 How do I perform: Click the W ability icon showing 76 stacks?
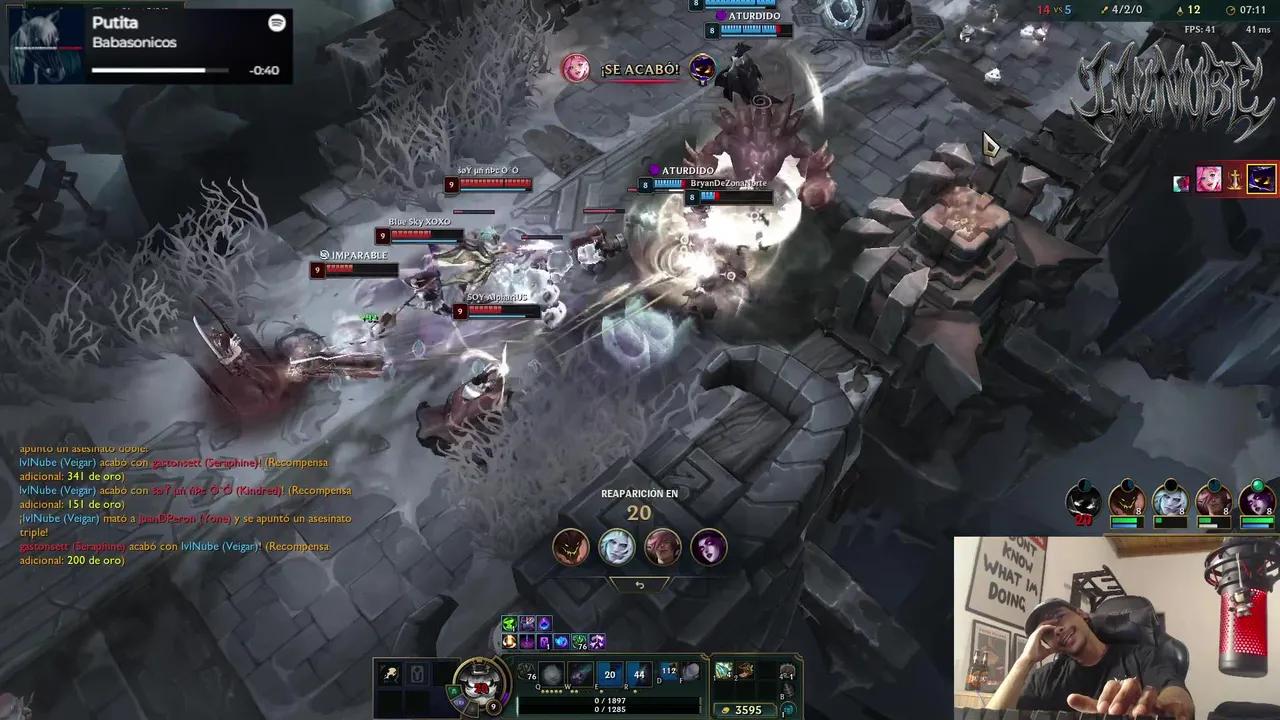click(580, 674)
